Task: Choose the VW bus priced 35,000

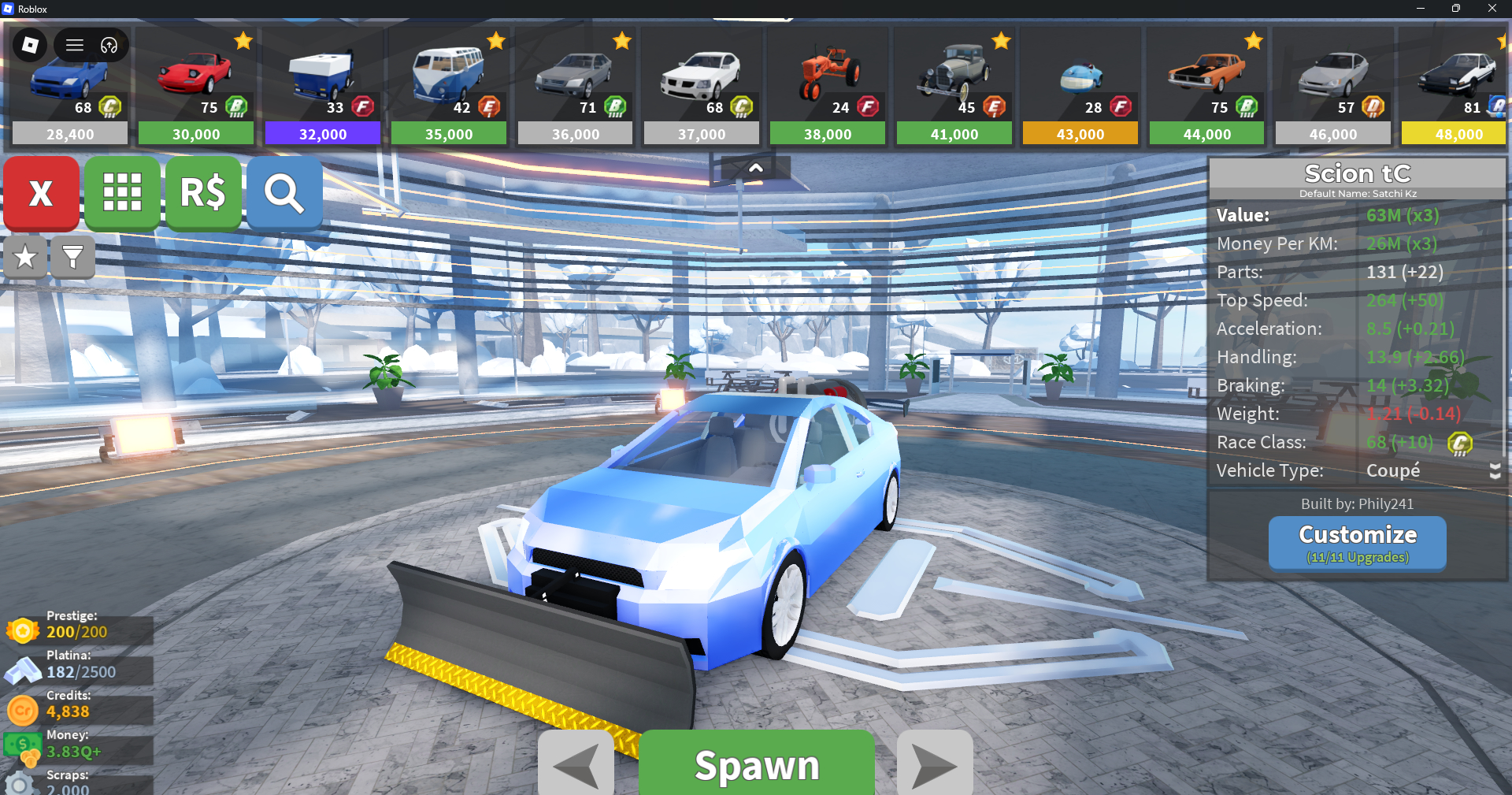Action: click(449, 87)
